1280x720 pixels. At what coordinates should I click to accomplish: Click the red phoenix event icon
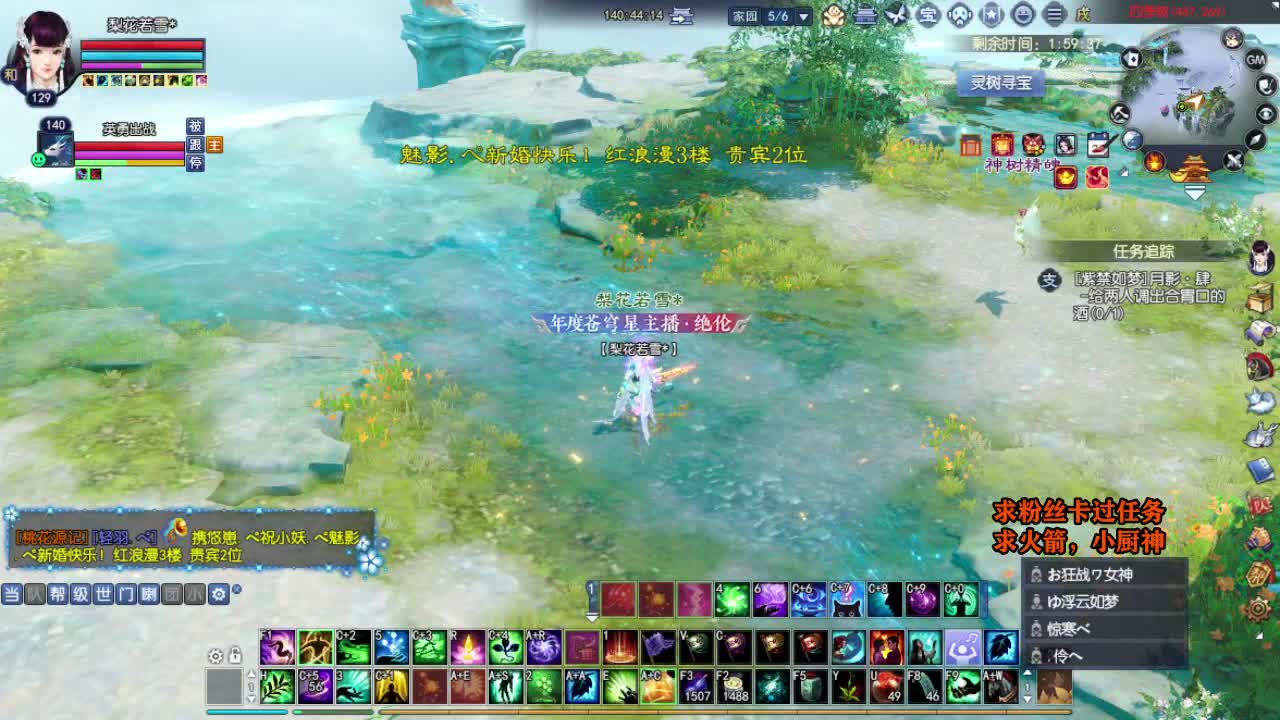[x=1097, y=178]
